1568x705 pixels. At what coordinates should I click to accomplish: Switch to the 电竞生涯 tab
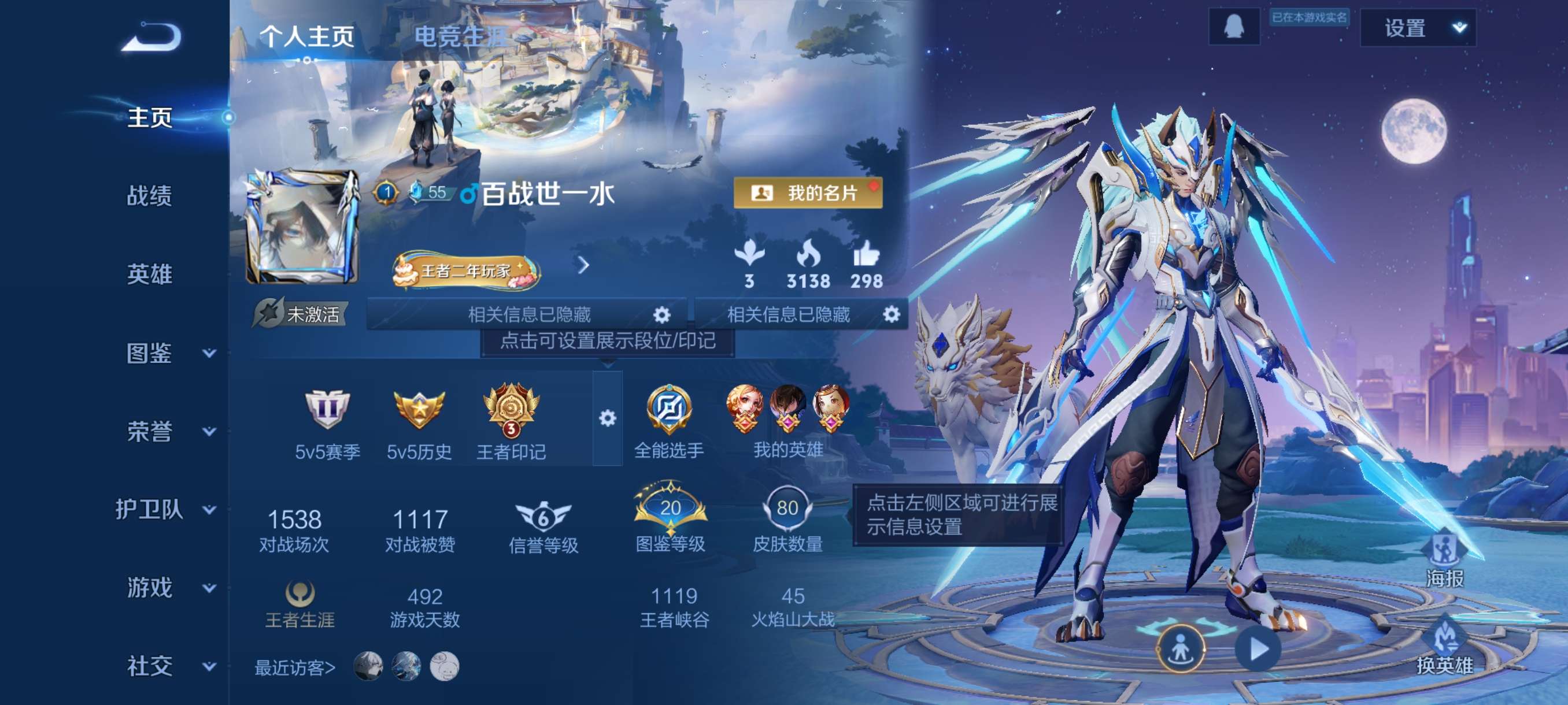pyautogui.click(x=461, y=36)
